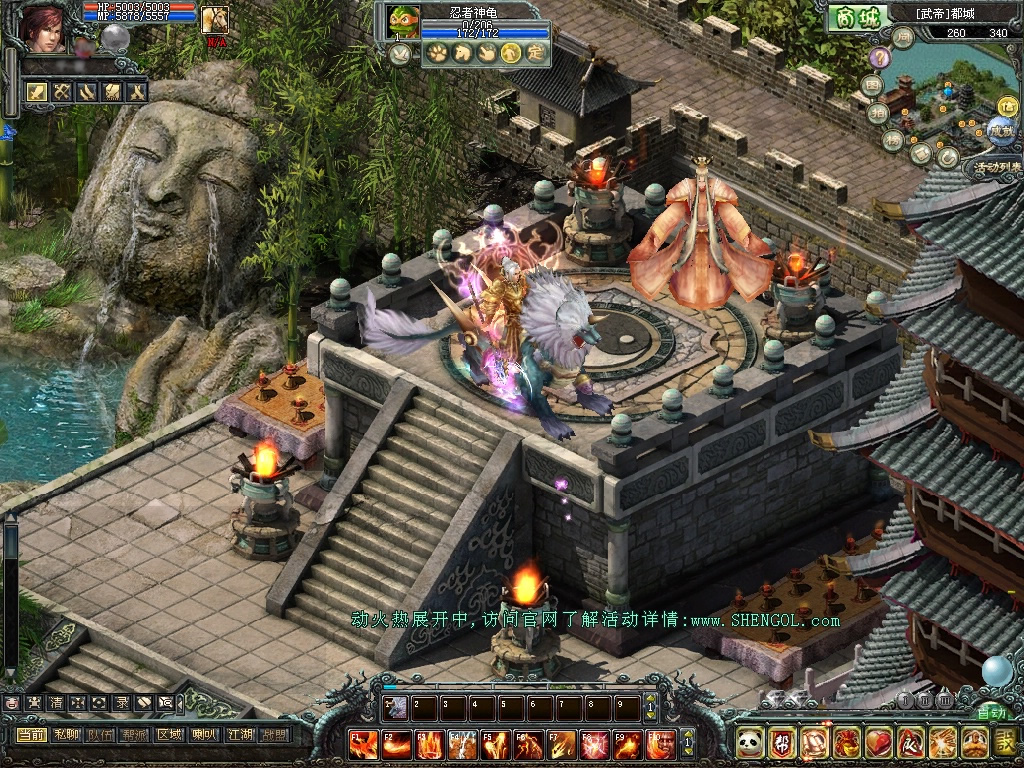The height and width of the screenshot is (768, 1024).
Task: Switch to the 区域 area chat tab
Action: coord(169,734)
